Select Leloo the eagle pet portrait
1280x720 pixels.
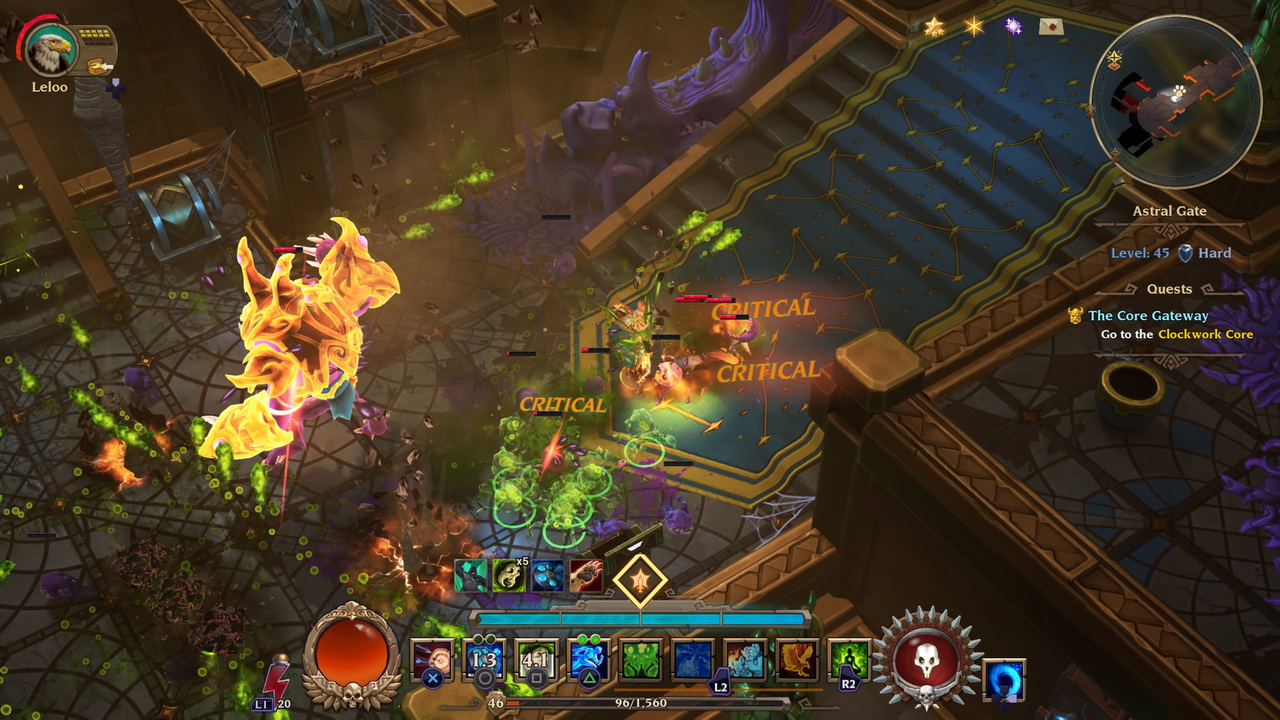(x=49, y=50)
